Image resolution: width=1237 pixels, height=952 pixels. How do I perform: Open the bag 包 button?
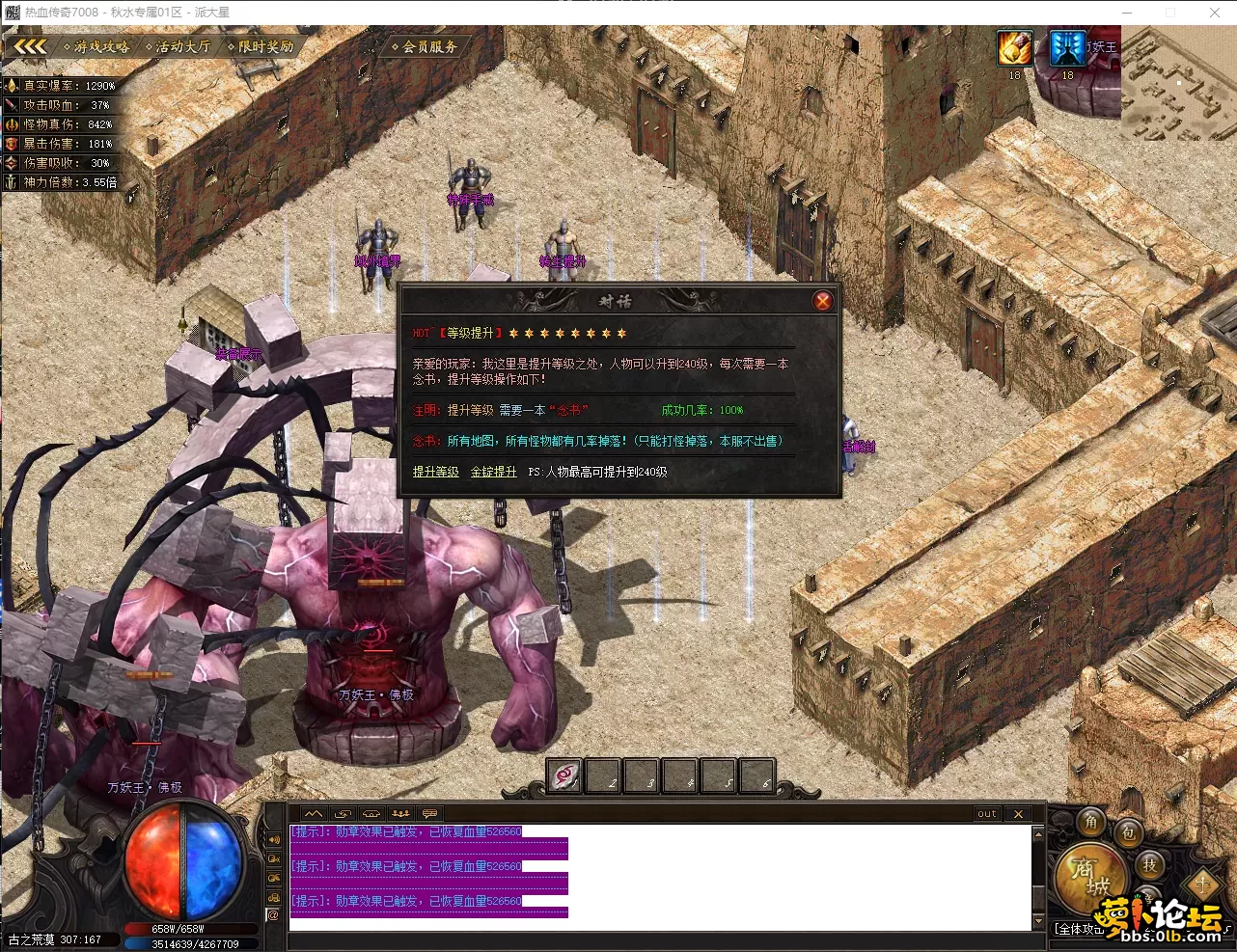1128,833
